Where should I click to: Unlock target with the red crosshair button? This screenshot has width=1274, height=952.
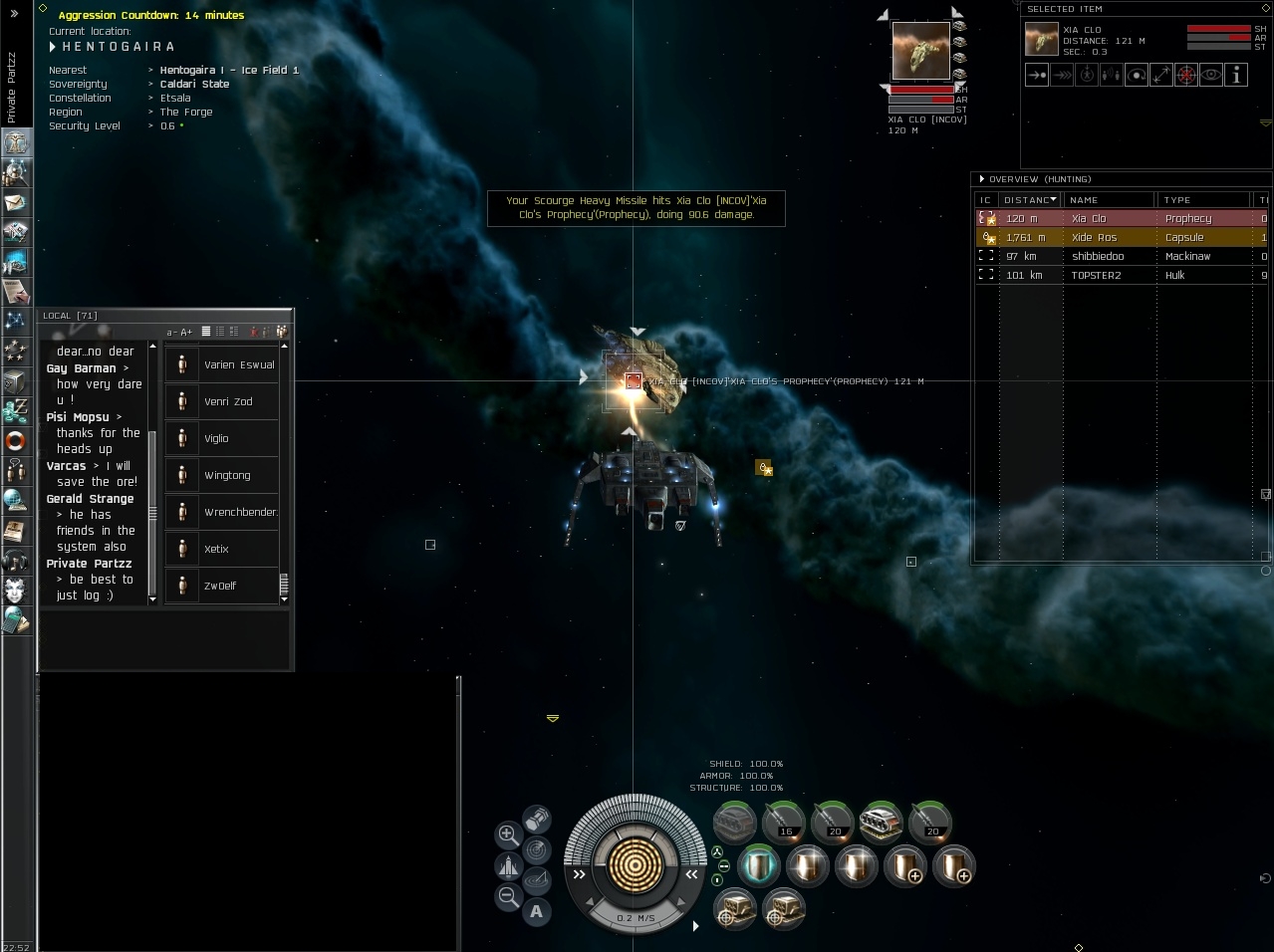(1186, 75)
